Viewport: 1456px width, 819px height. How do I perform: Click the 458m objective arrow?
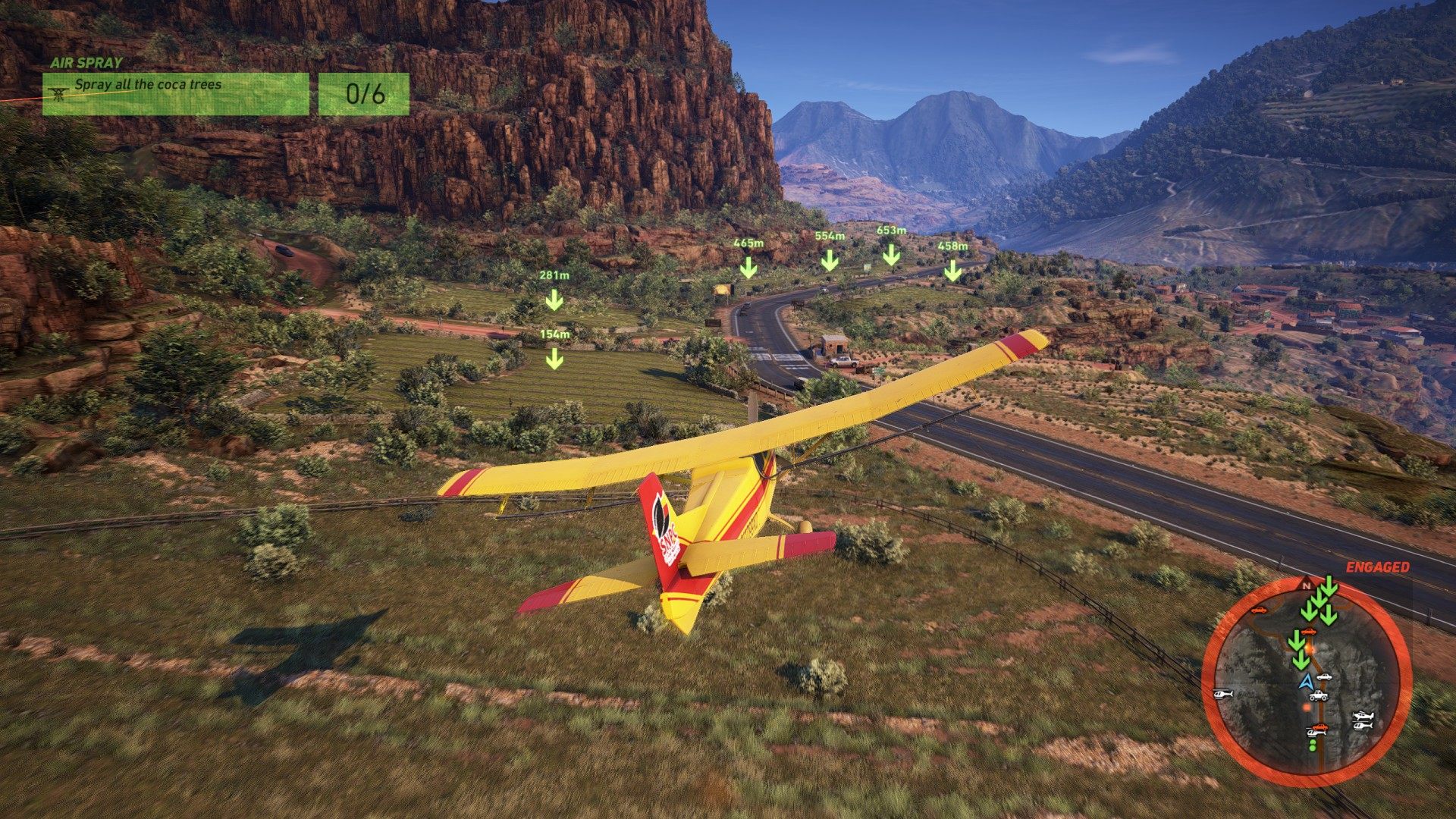[952, 270]
